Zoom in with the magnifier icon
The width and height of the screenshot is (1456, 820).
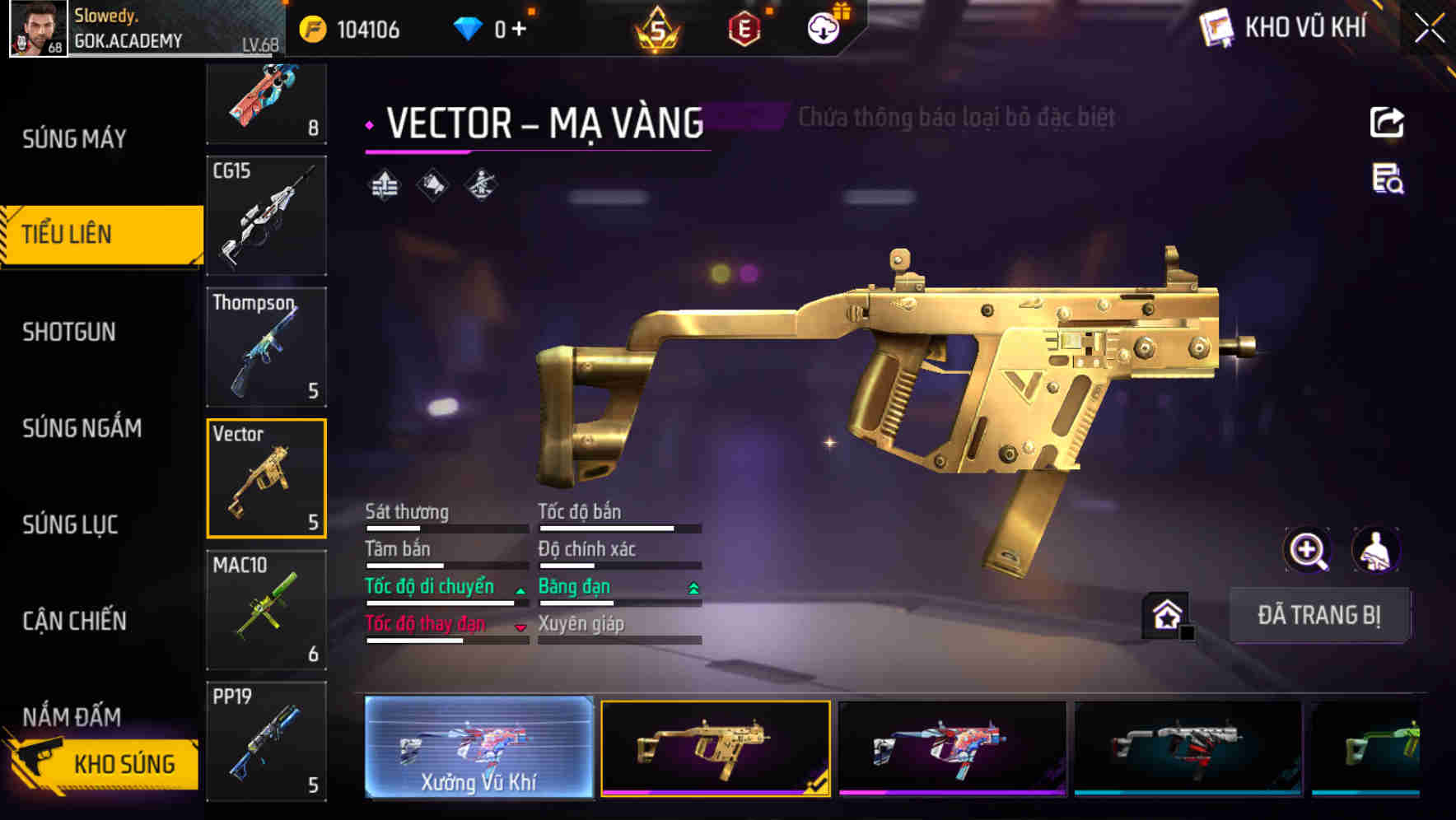pos(1307,550)
